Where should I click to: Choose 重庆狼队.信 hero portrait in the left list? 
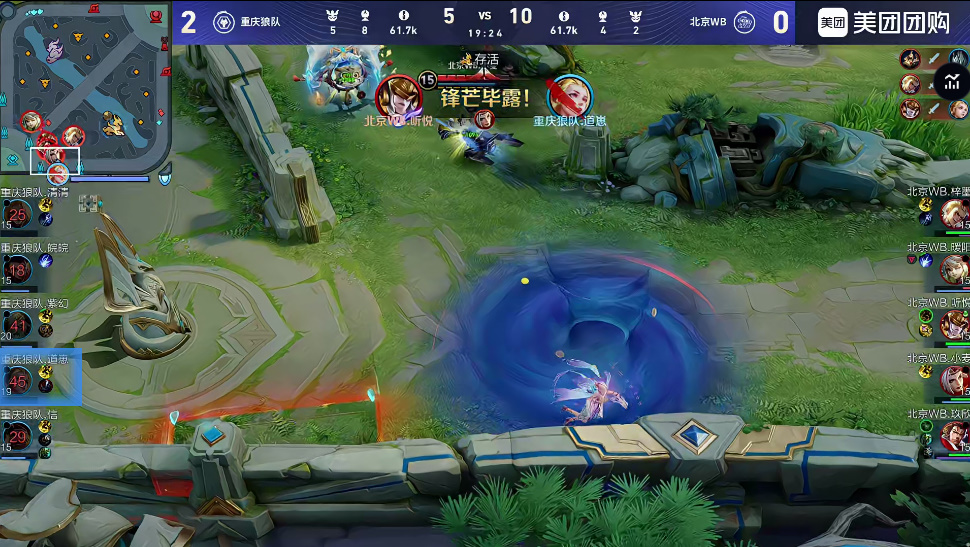click(x=19, y=436)
